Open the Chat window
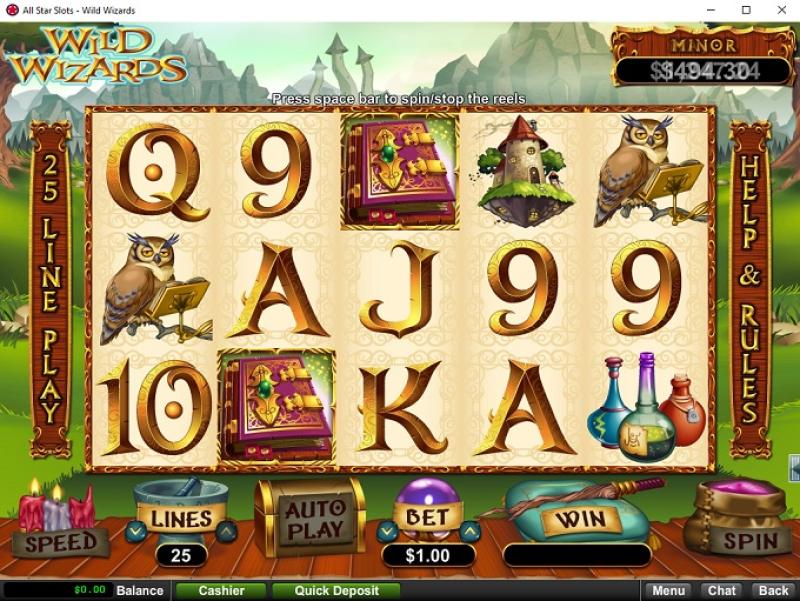The image size is (800, 601). pos(721,591)
